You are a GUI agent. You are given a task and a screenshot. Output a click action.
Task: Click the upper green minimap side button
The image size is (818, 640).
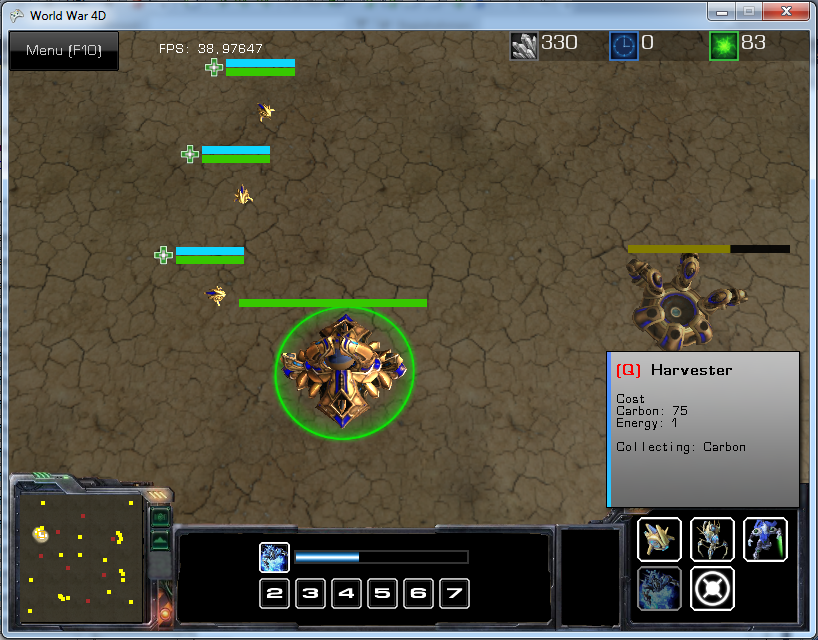click(160, 518)
